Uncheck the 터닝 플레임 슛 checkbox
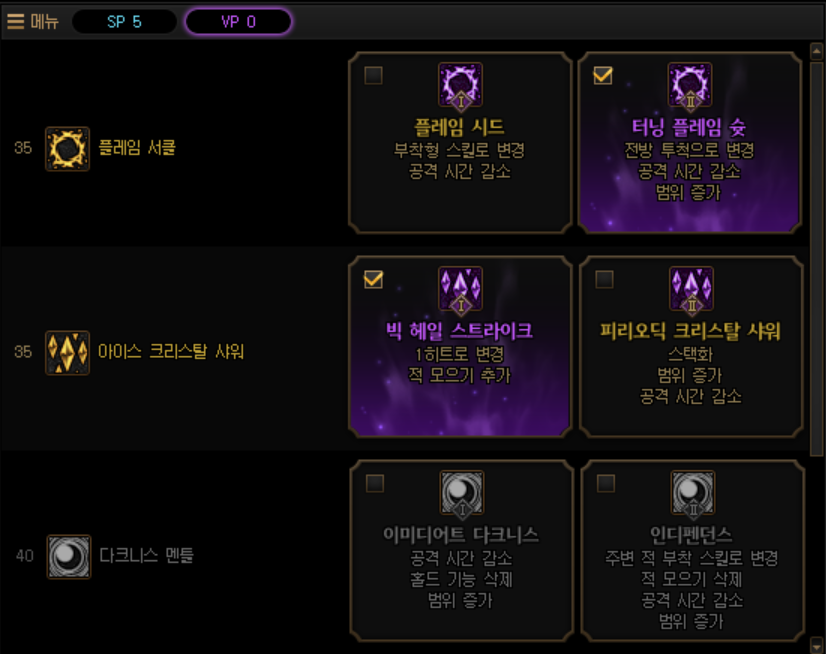Screen dimensions: 826x654 pos(603,76)
